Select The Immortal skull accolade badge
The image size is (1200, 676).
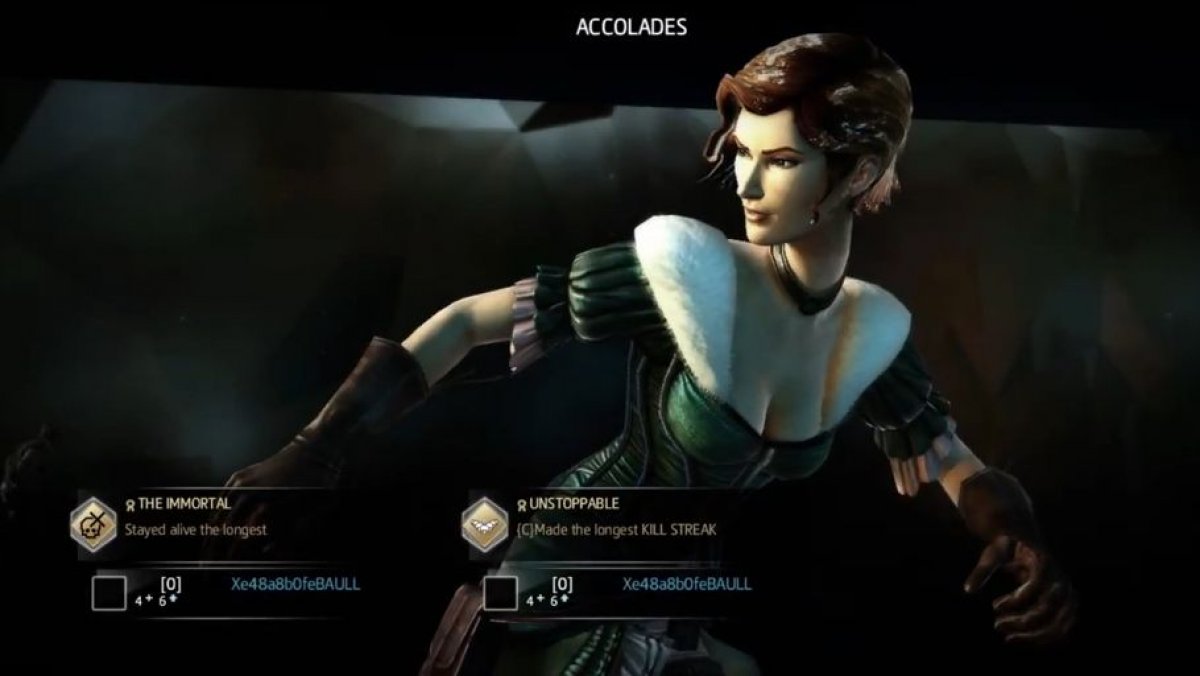(x=95, y=523)
